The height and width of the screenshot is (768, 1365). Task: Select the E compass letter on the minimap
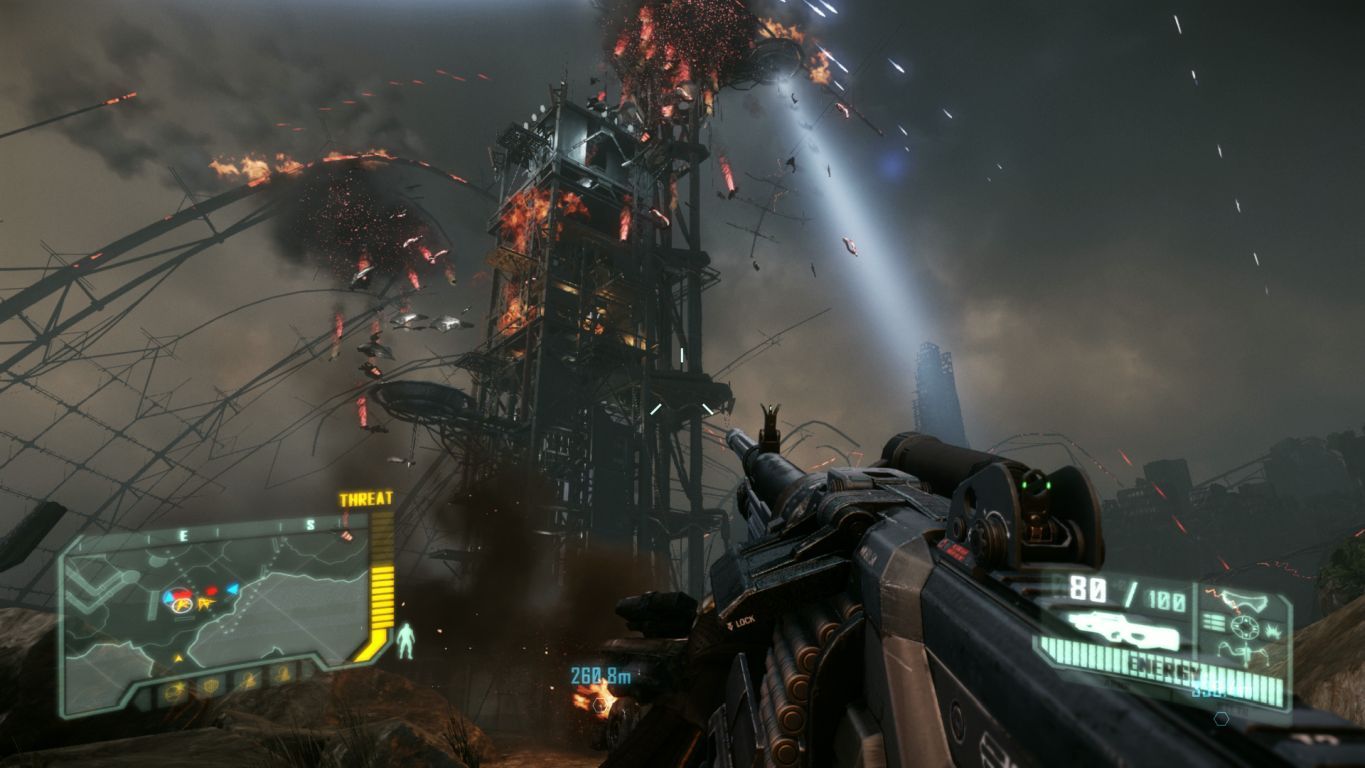pos(182,535)
